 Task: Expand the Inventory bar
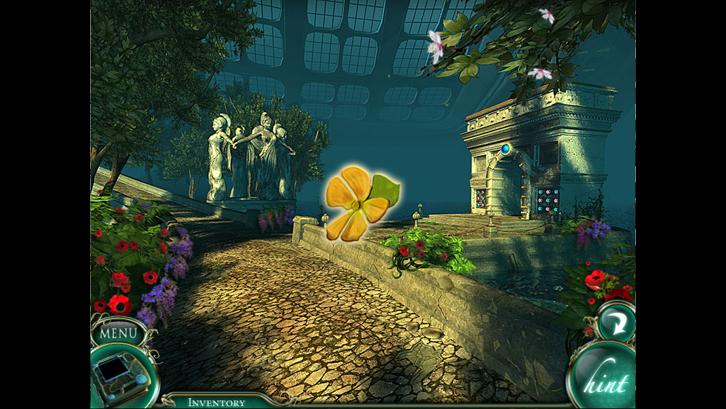coord(217,402)
